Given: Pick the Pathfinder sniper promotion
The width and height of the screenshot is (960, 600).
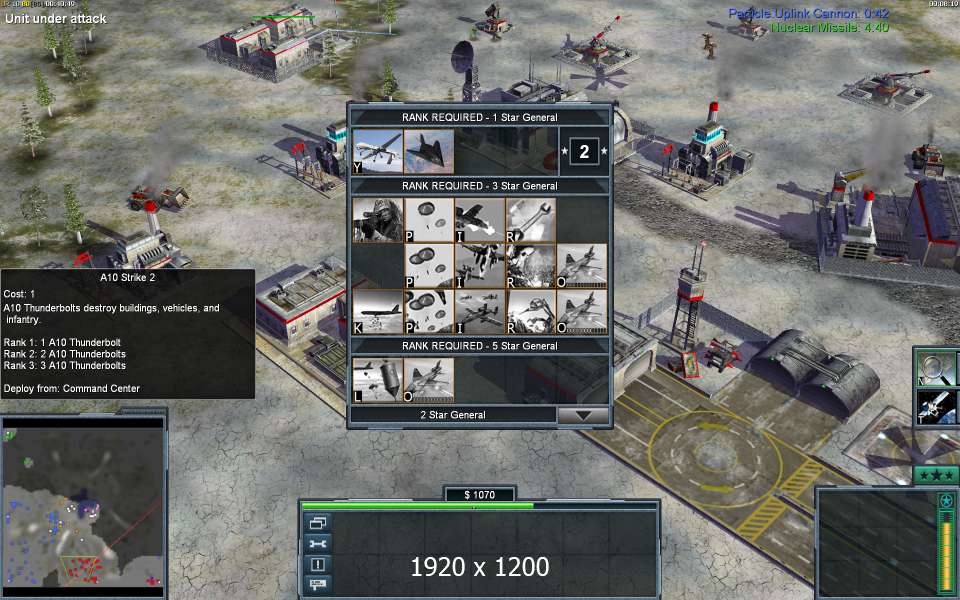Looking at the screenshot, I should (x=378, y=219).
